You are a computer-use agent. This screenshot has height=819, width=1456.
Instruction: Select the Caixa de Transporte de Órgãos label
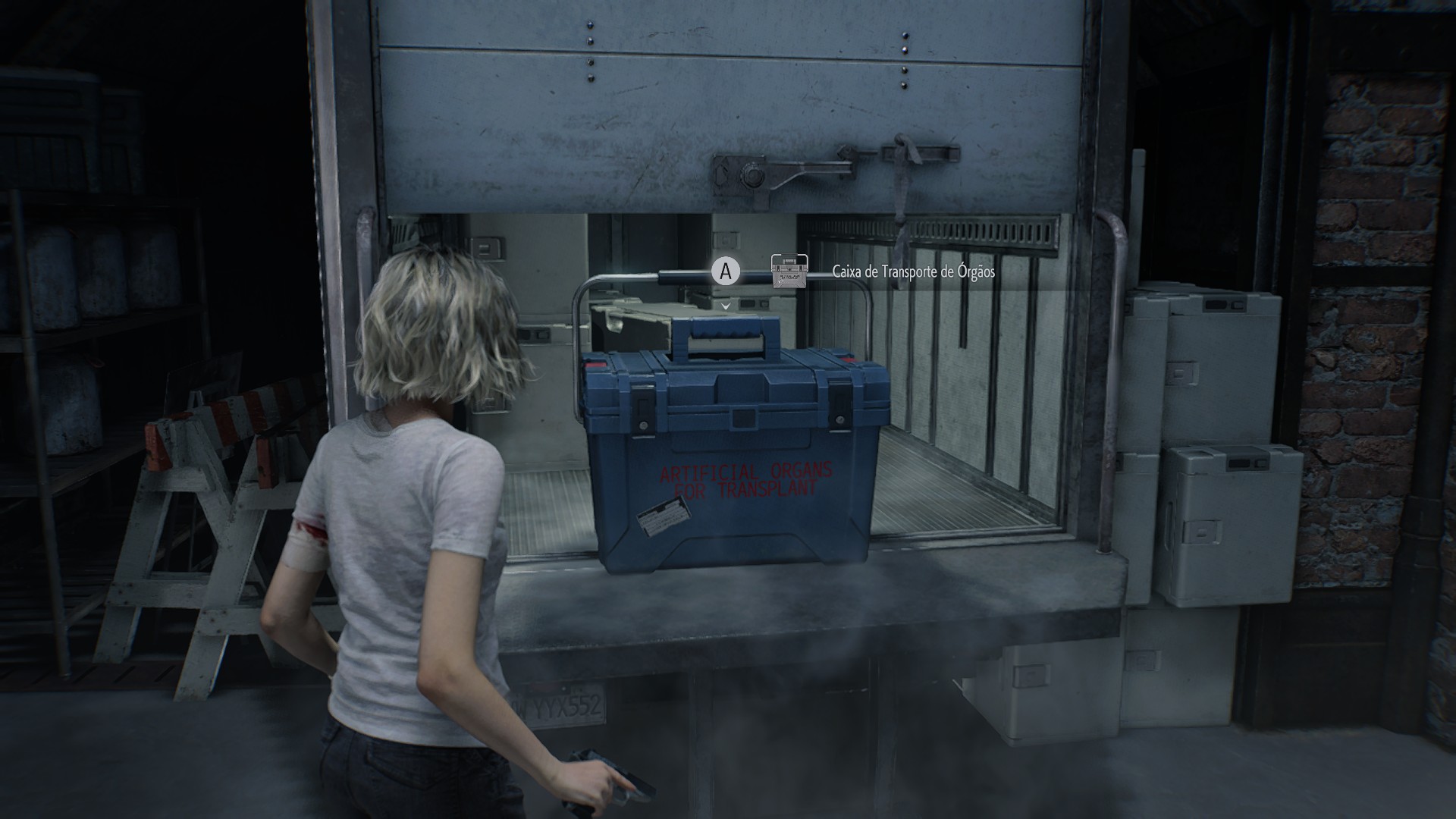point(913,271)
